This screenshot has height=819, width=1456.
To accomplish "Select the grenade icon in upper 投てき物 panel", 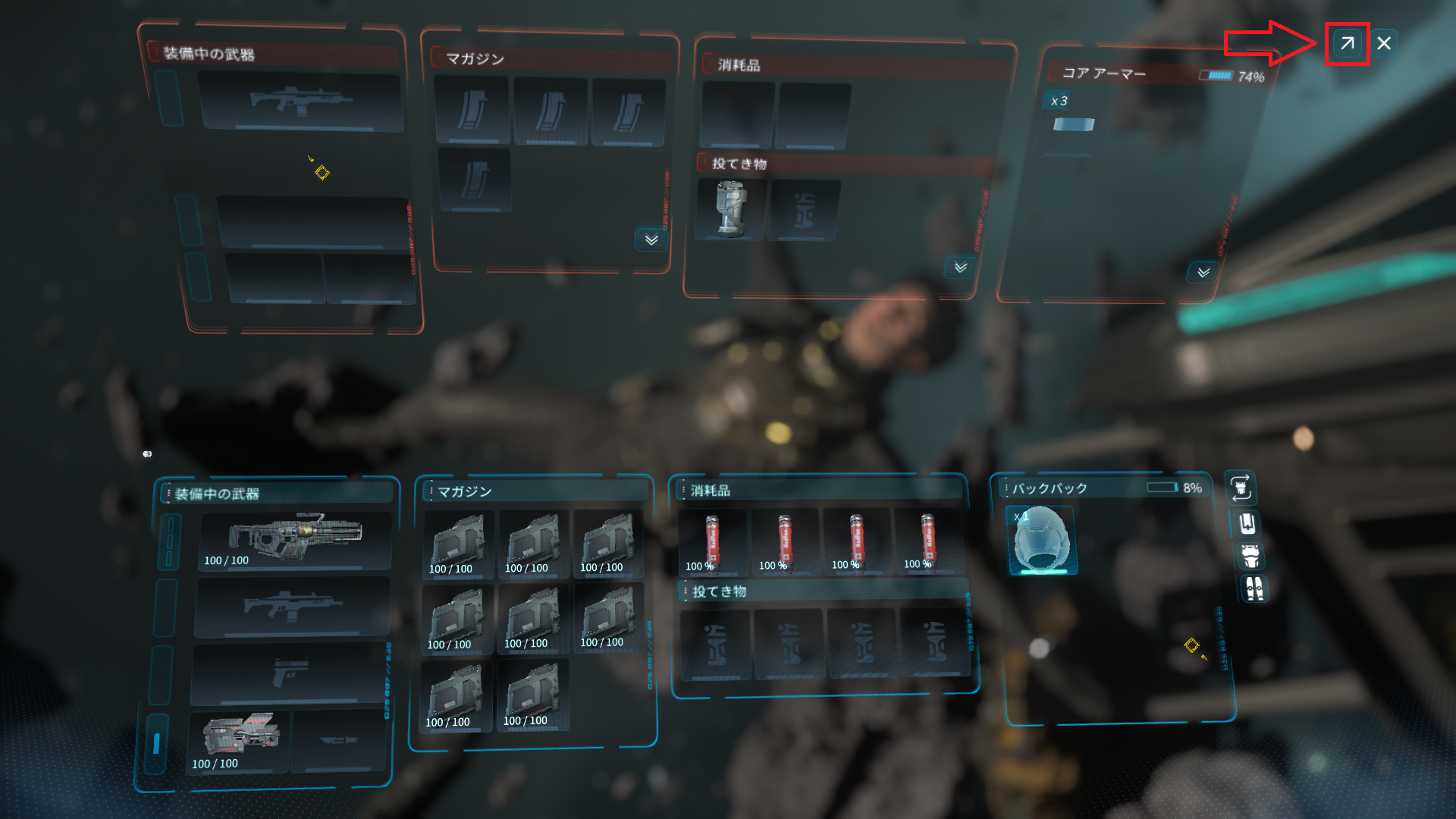I will (730, 210).
